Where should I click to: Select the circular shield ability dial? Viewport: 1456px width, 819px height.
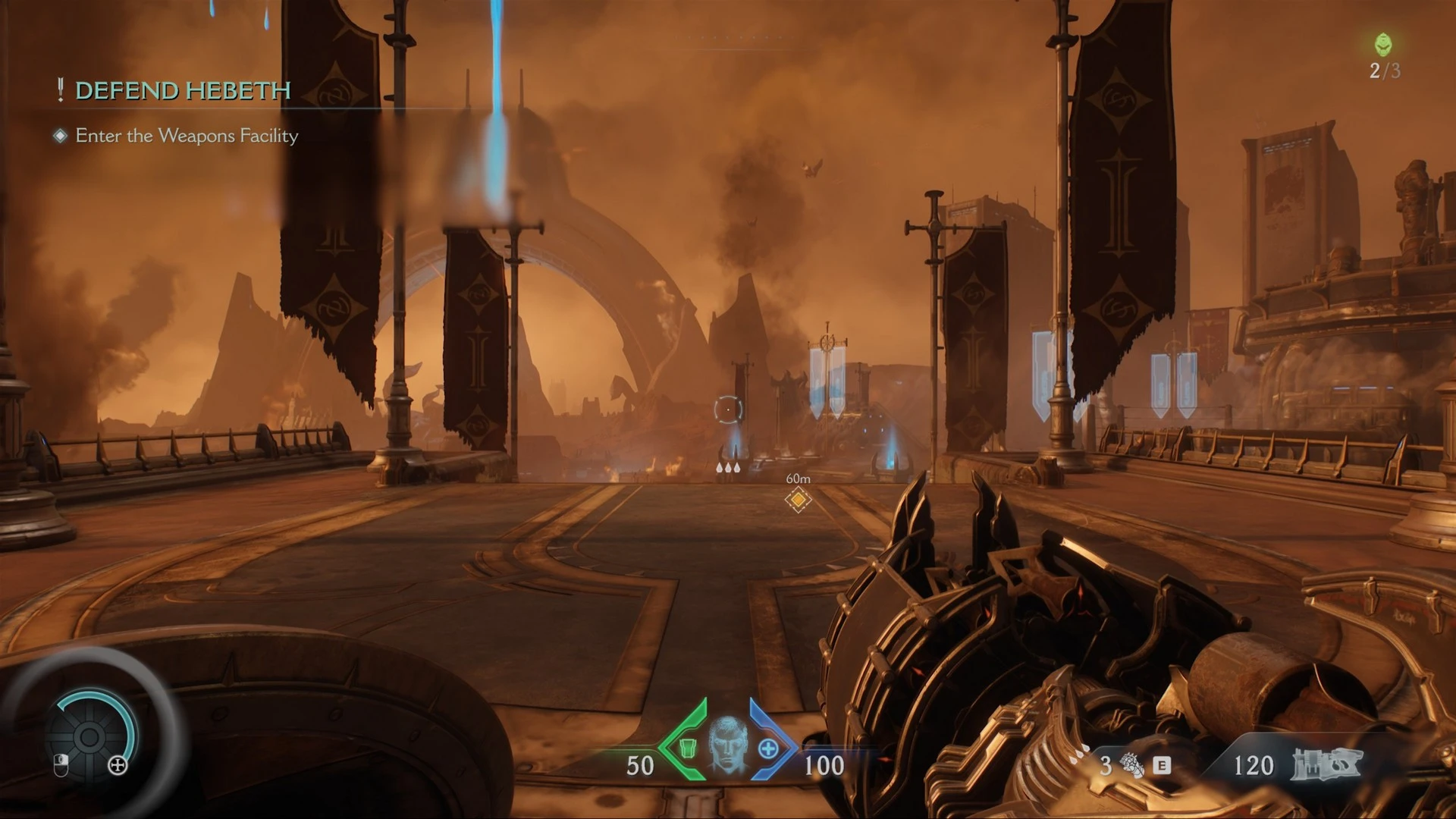coord(89,736)
